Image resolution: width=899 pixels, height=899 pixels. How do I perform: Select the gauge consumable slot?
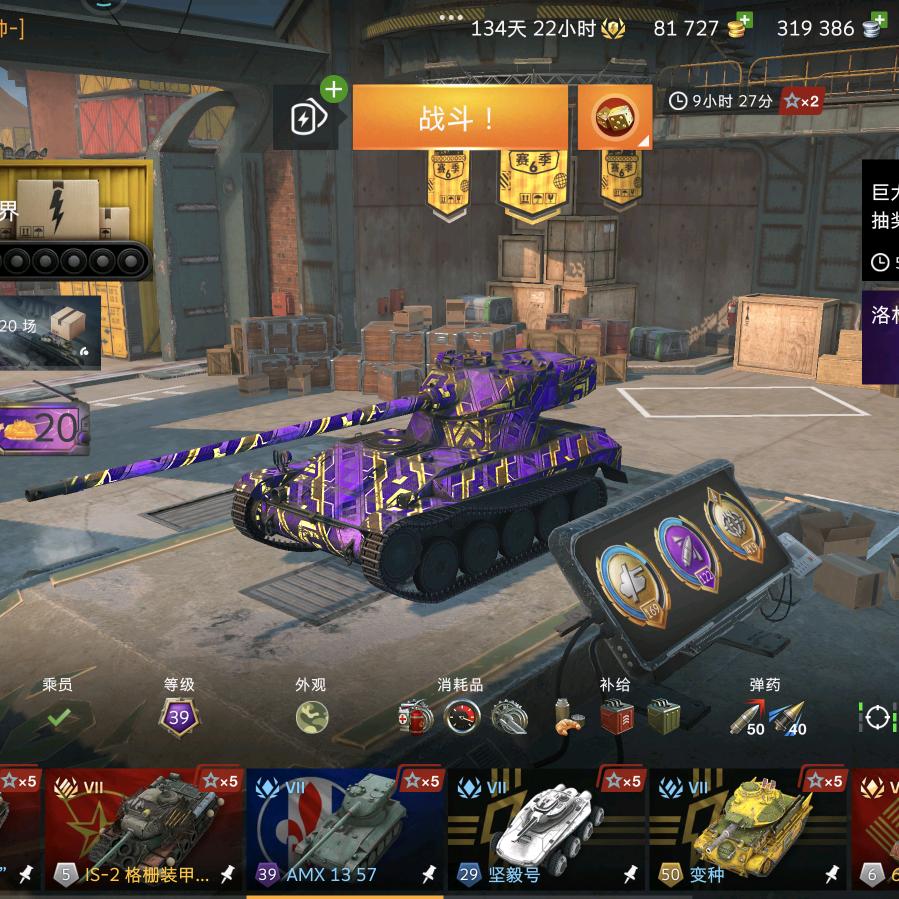click(462, 716)
